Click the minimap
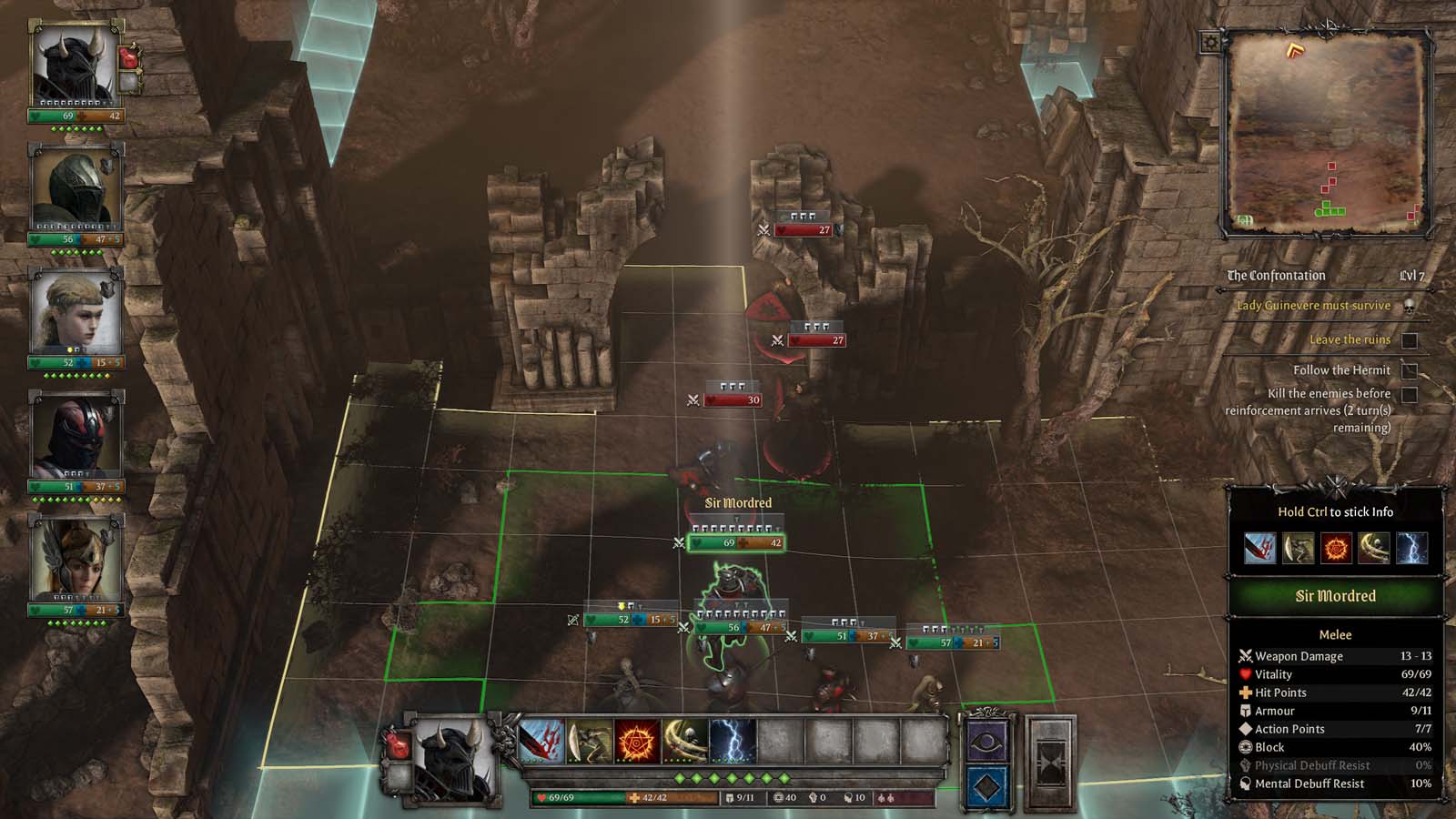Image resolution: width=1456 pixels, height=819 pixels. coord(1327,134)
